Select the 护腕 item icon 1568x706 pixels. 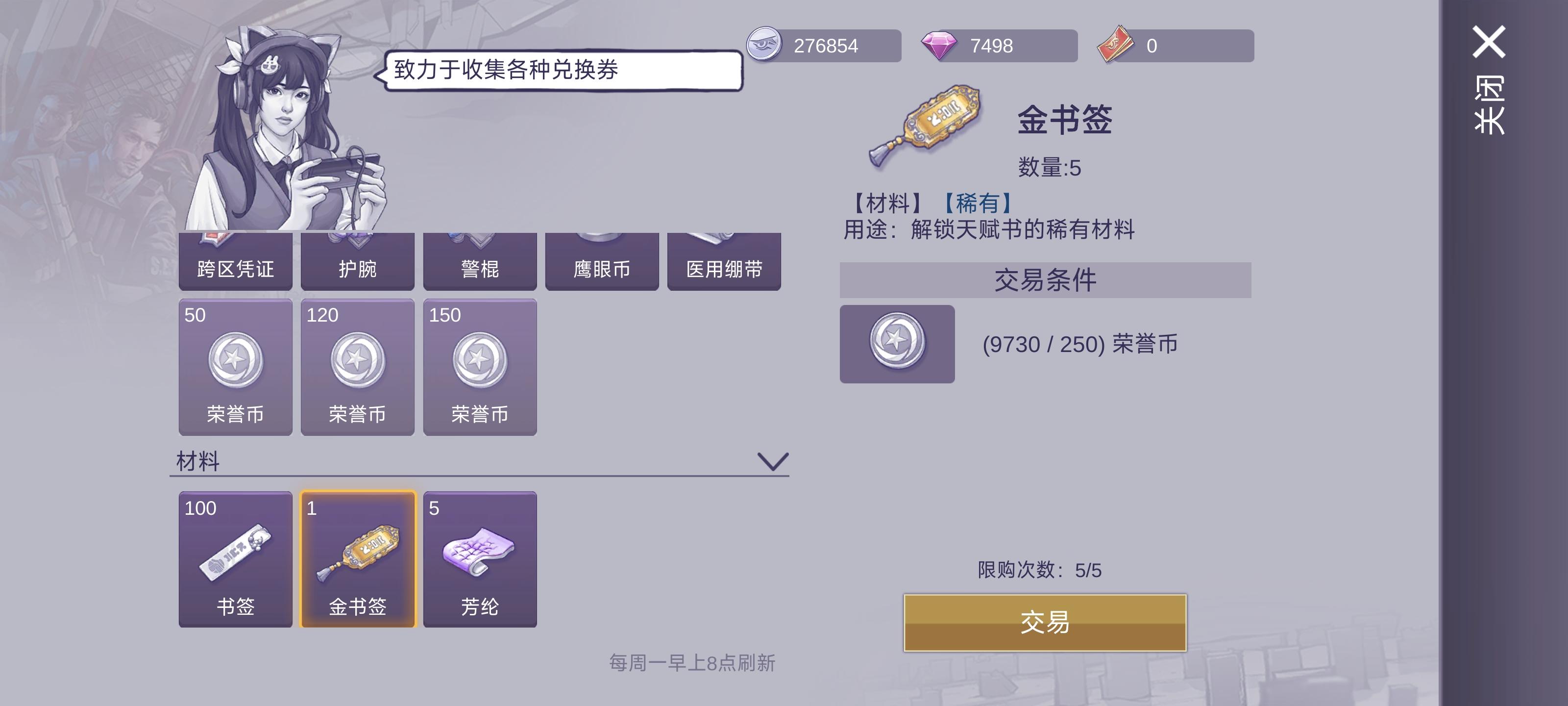pos(357,262)
